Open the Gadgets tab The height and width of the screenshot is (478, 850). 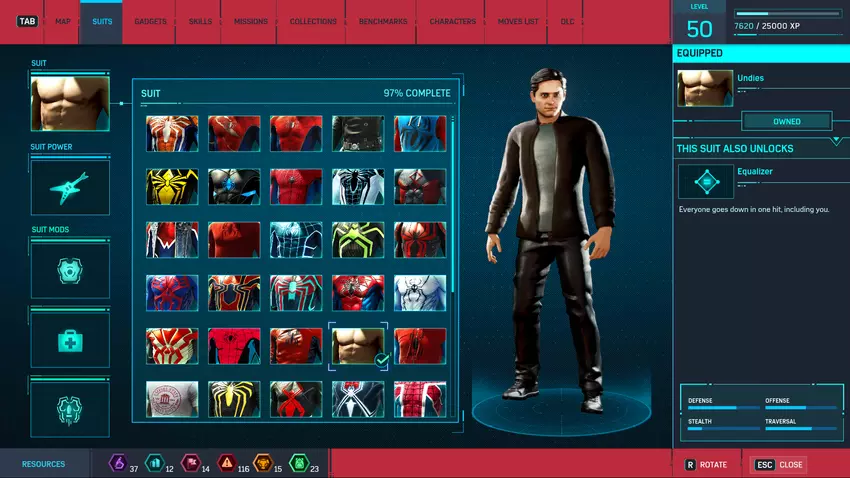tap(150, 21)
